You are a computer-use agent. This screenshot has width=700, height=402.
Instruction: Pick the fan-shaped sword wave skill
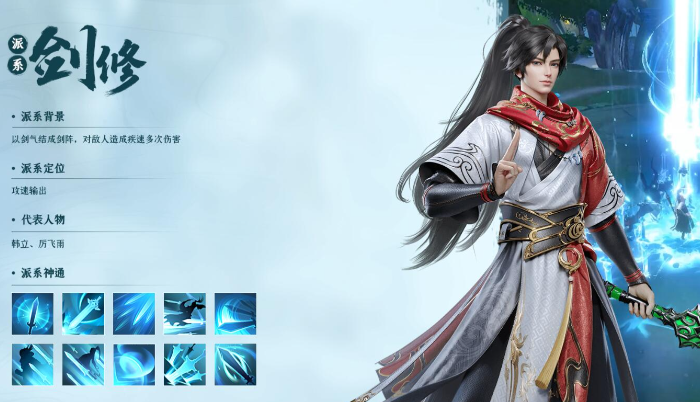coord(236,313)
